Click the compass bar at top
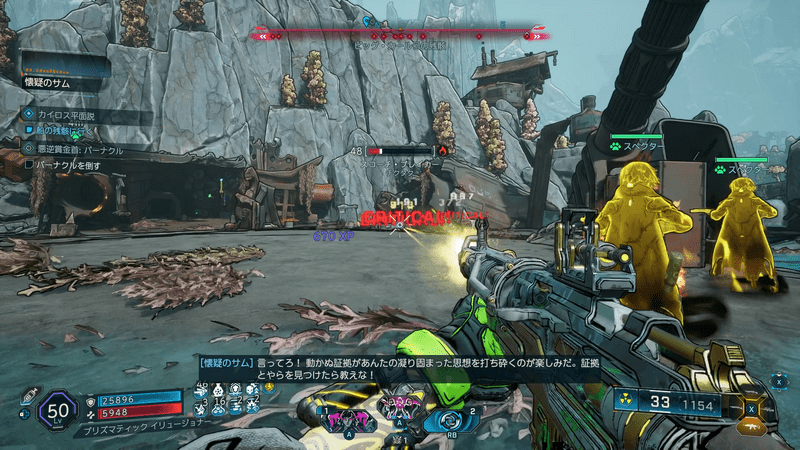Image resolution: width=800 pixels, height=450 pixels. tap(400, 35)
